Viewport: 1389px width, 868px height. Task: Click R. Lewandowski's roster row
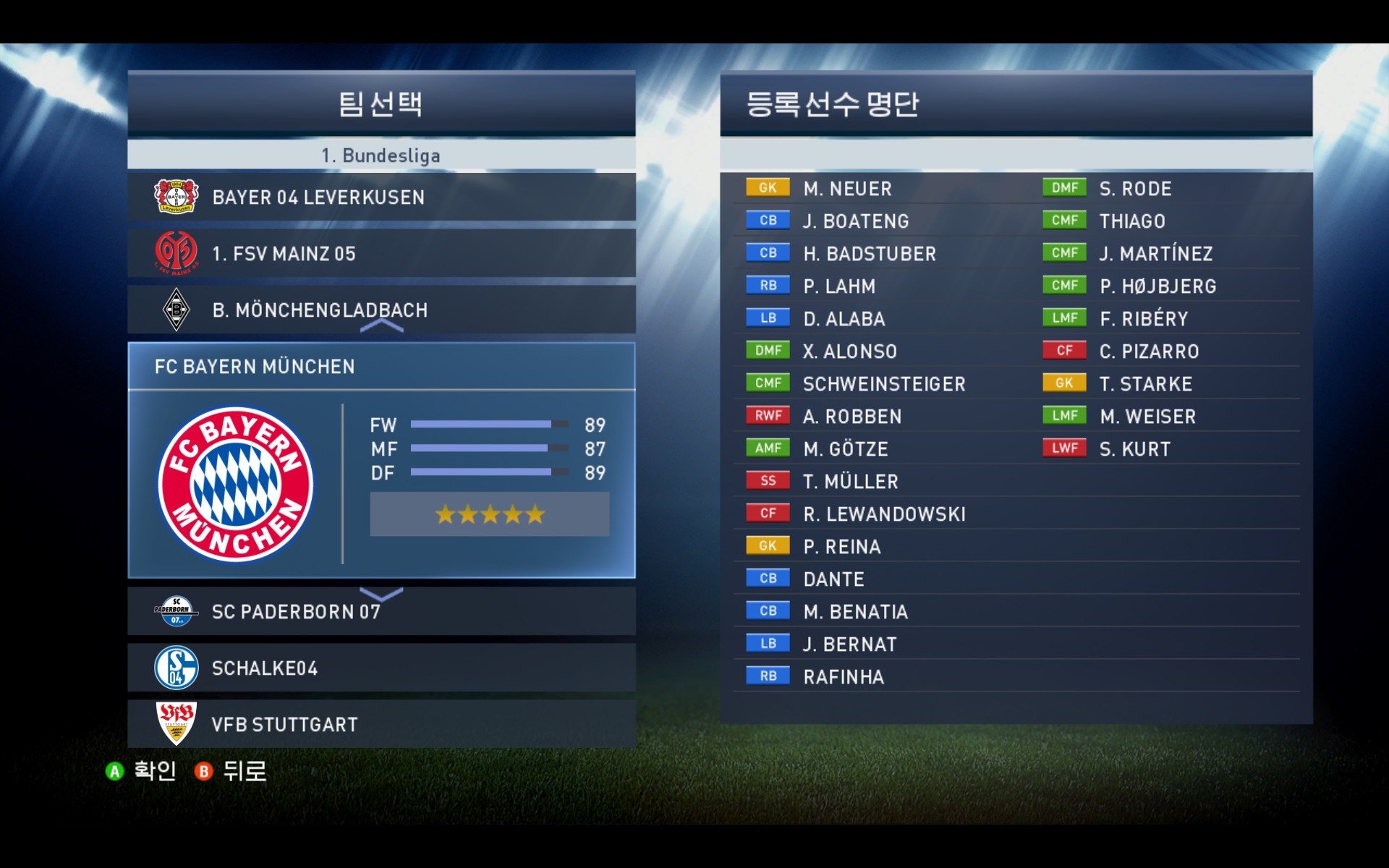(883, 514)
